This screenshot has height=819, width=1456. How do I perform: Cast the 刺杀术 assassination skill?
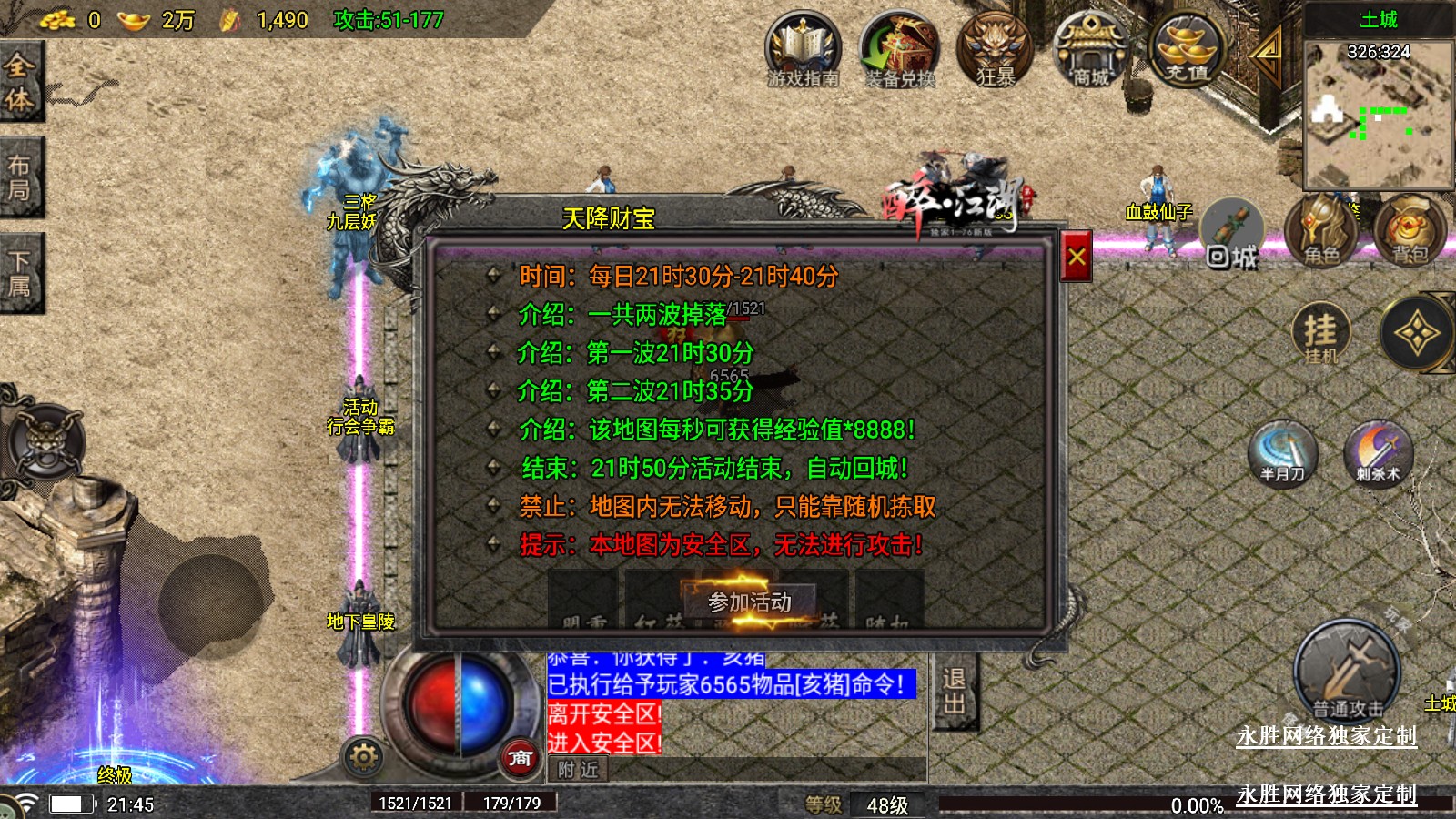[x=1378, y=452]
